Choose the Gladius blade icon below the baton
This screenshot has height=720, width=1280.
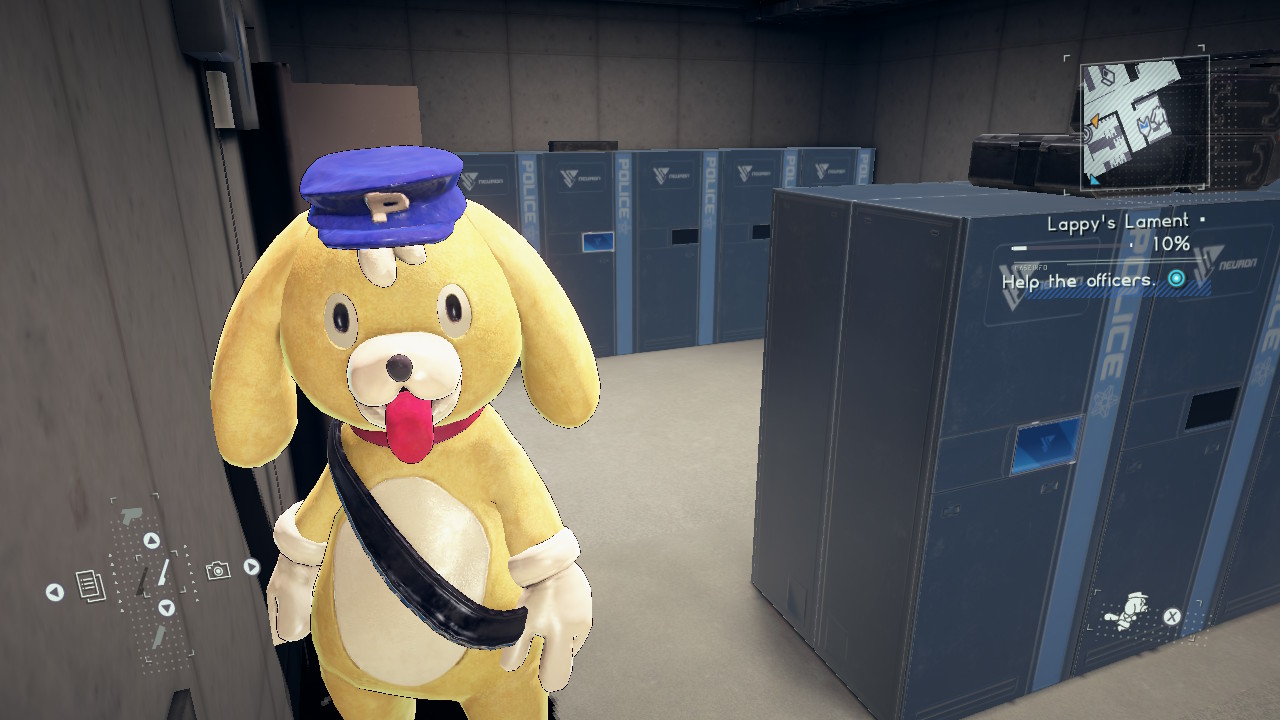click(160, 637)
